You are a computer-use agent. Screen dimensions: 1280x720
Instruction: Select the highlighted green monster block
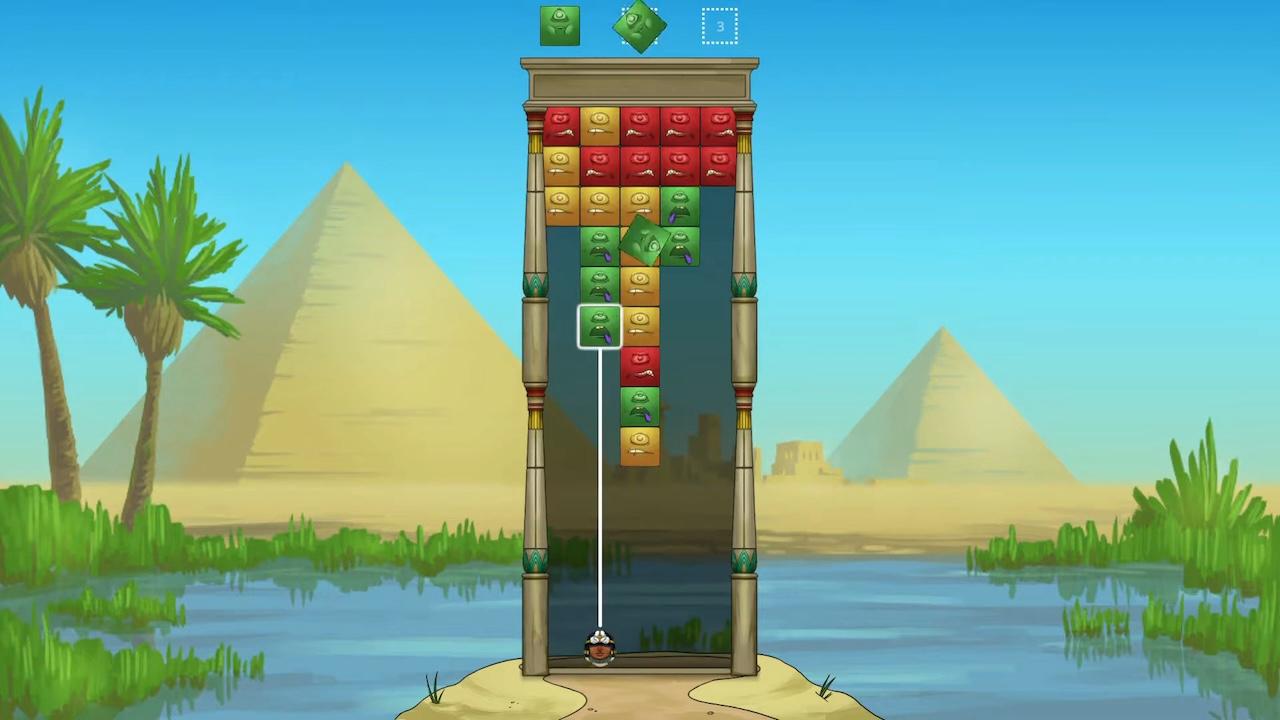point(599,326)
